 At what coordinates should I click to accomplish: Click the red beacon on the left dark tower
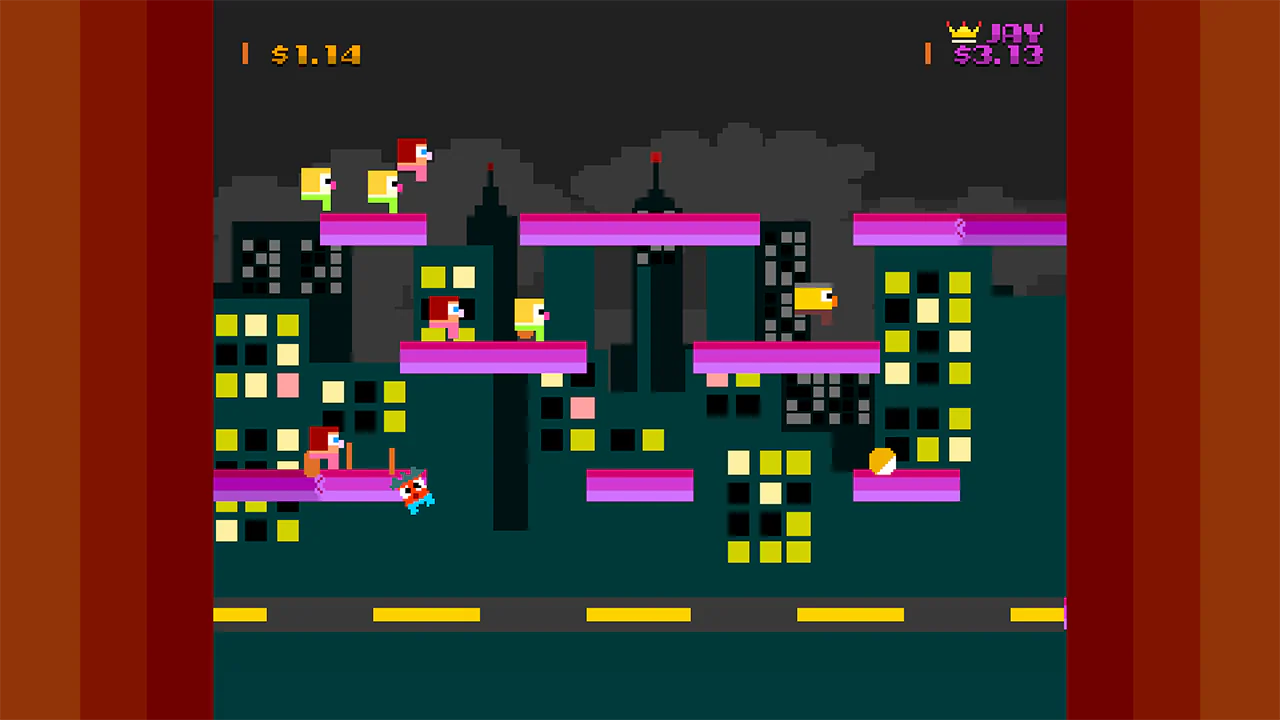tap(490, 168)
